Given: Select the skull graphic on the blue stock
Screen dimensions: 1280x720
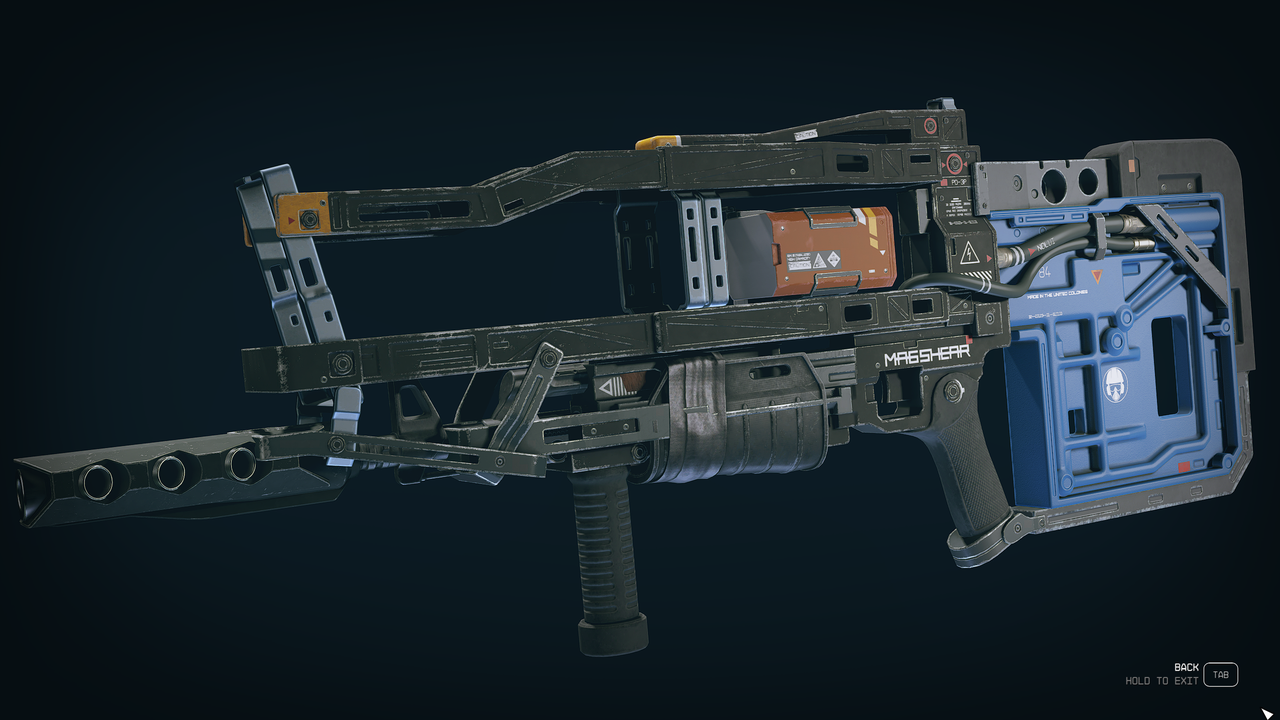Looking at the screenshot, I should [1116, 383].
